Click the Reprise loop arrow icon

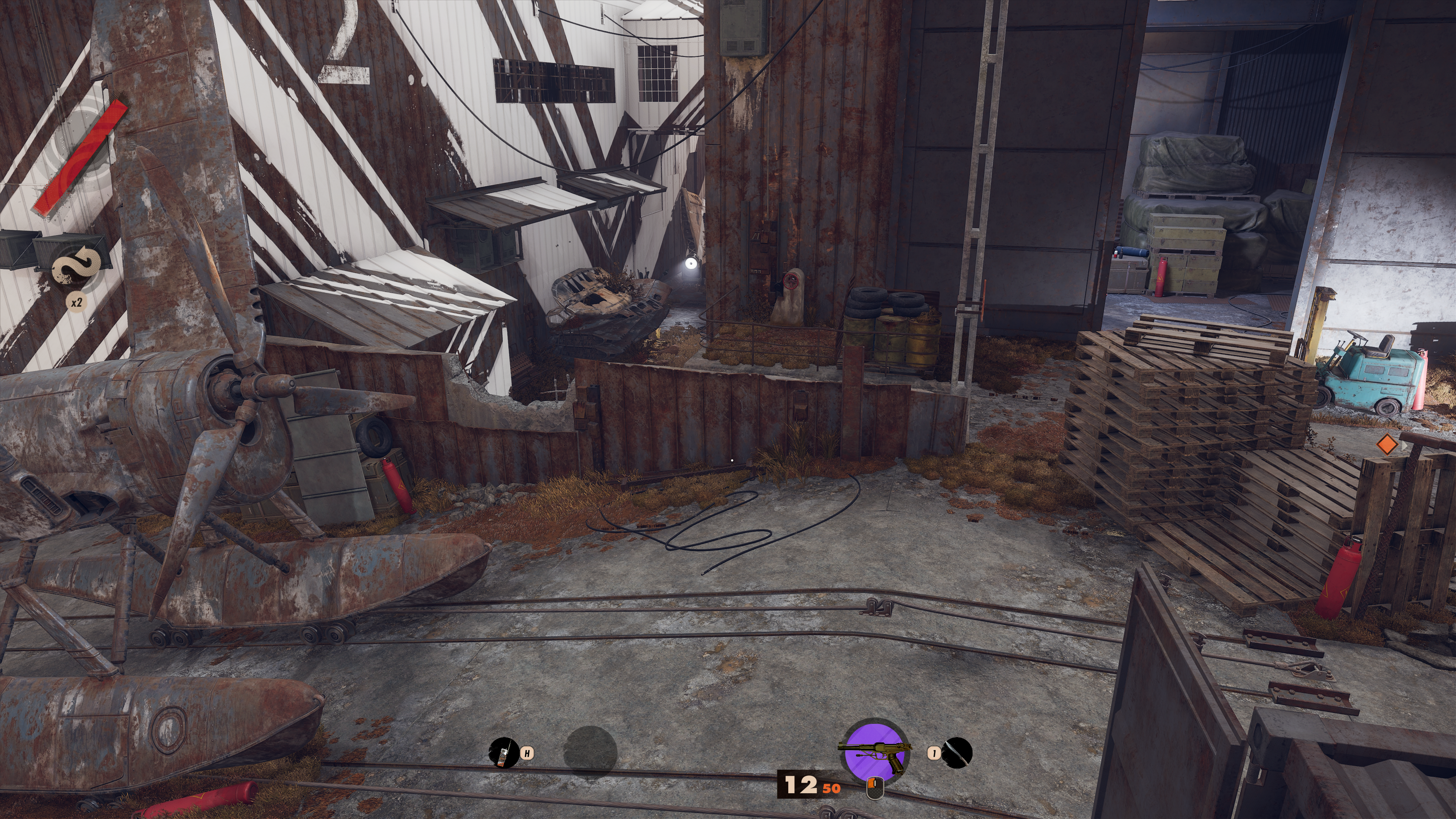(x=77, y=266)
